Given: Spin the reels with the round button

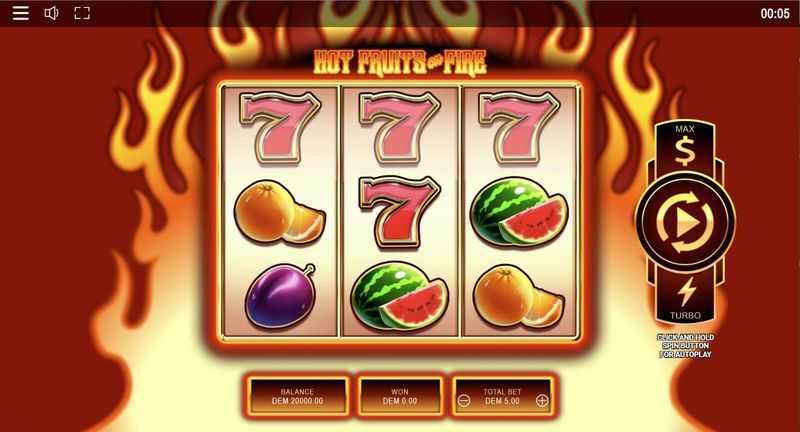Looking at the screenshot, I should [685, 217].
